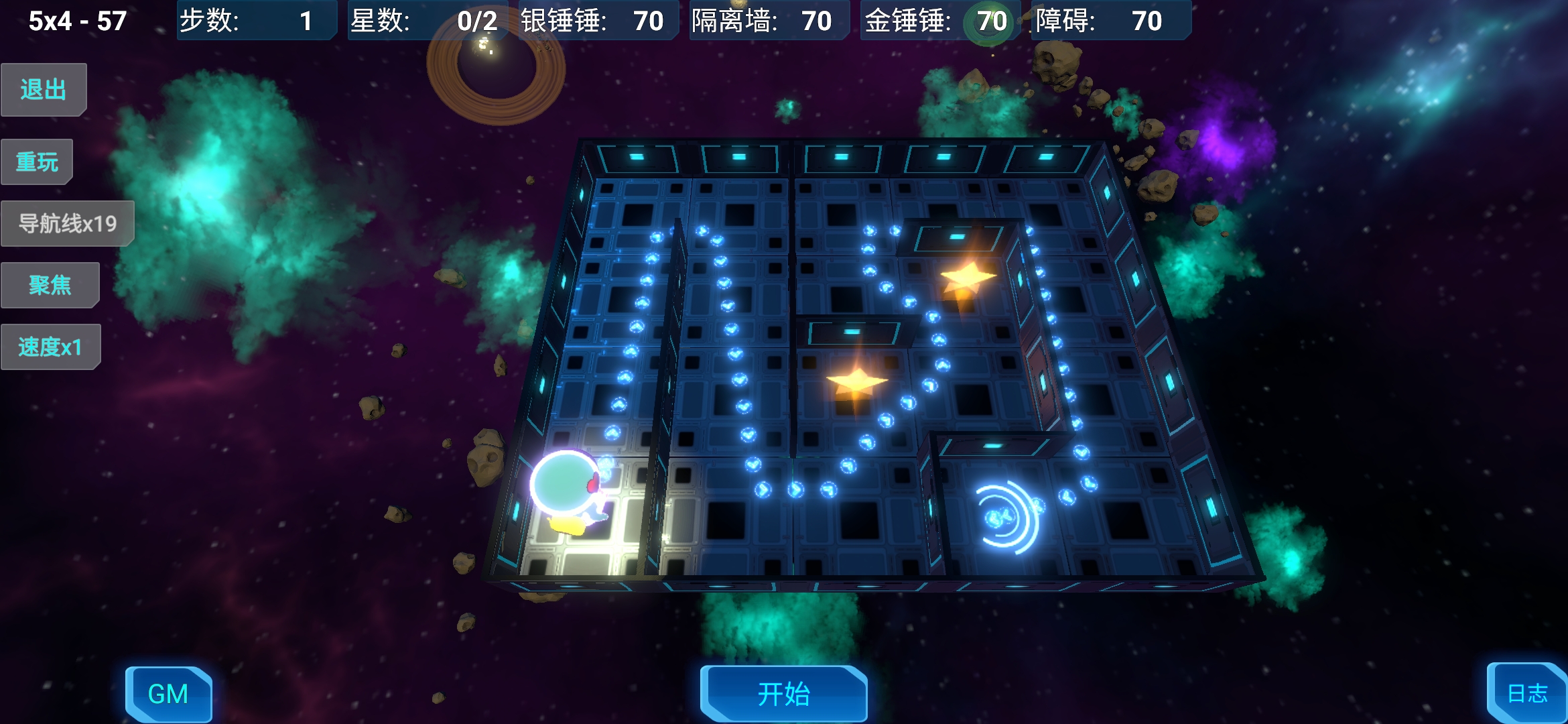The width and height of the screenshot is (1568, 724).
Task: Open the GM menu
Action: [x=170, y=695]
